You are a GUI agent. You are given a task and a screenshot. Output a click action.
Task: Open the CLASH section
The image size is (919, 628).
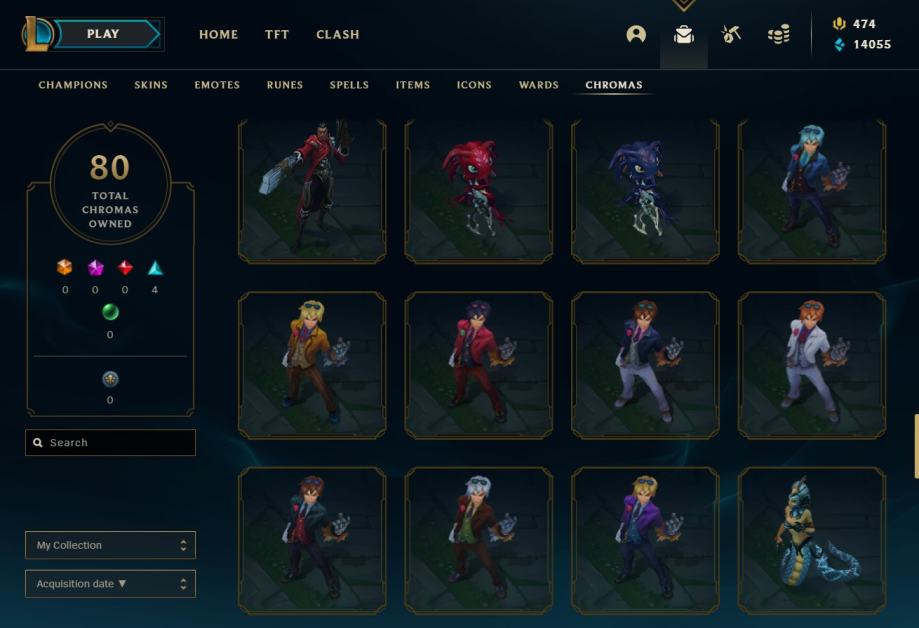click(x=338, y=34)
